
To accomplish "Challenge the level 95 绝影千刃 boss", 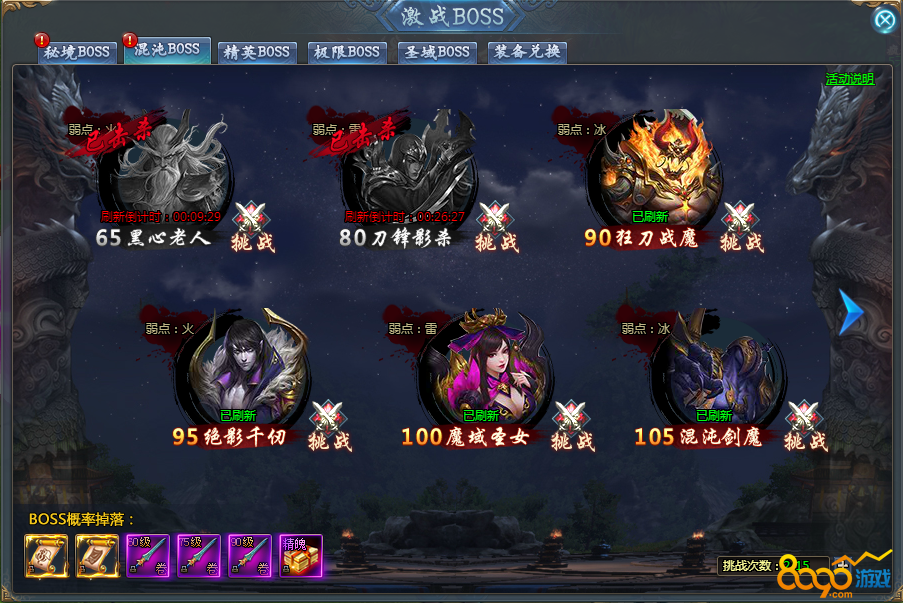I will (329, 427).
